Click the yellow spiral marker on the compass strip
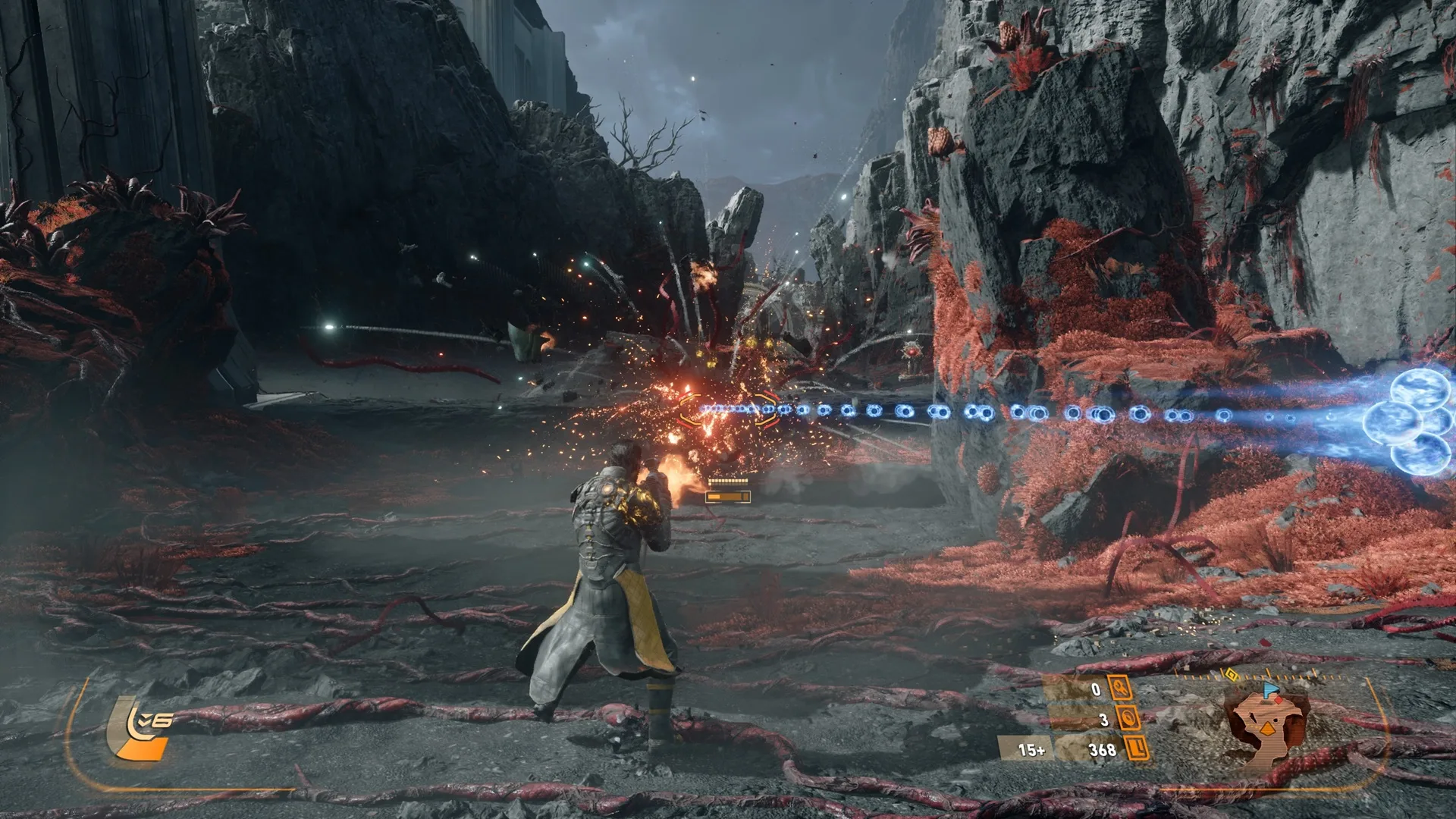Image resolution: width=1456 pixels, height=819 pixels. click(1232, 674)
